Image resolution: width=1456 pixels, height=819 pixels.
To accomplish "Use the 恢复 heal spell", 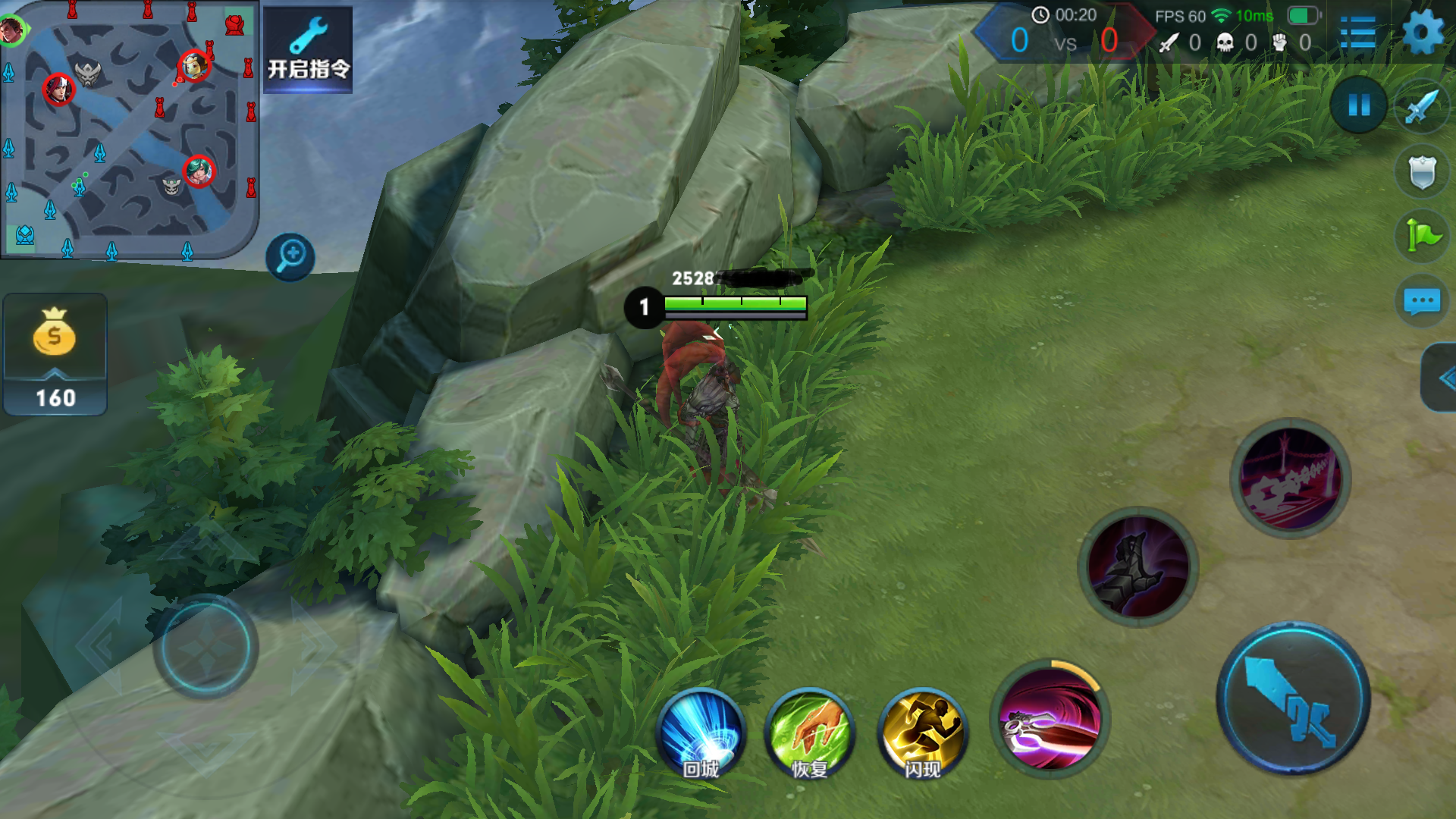I will coord(809,733).
